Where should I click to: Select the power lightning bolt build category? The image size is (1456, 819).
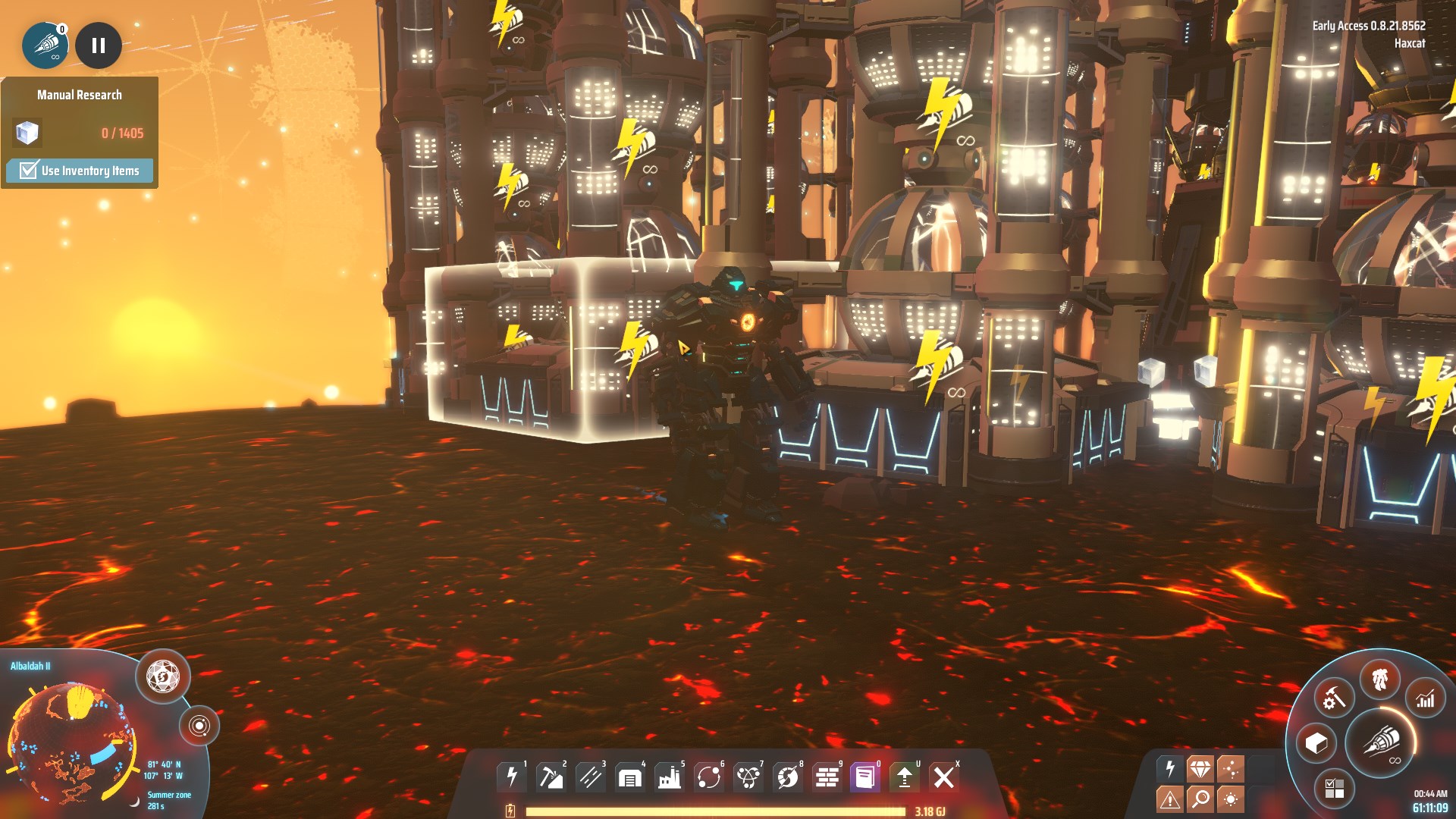513,777
